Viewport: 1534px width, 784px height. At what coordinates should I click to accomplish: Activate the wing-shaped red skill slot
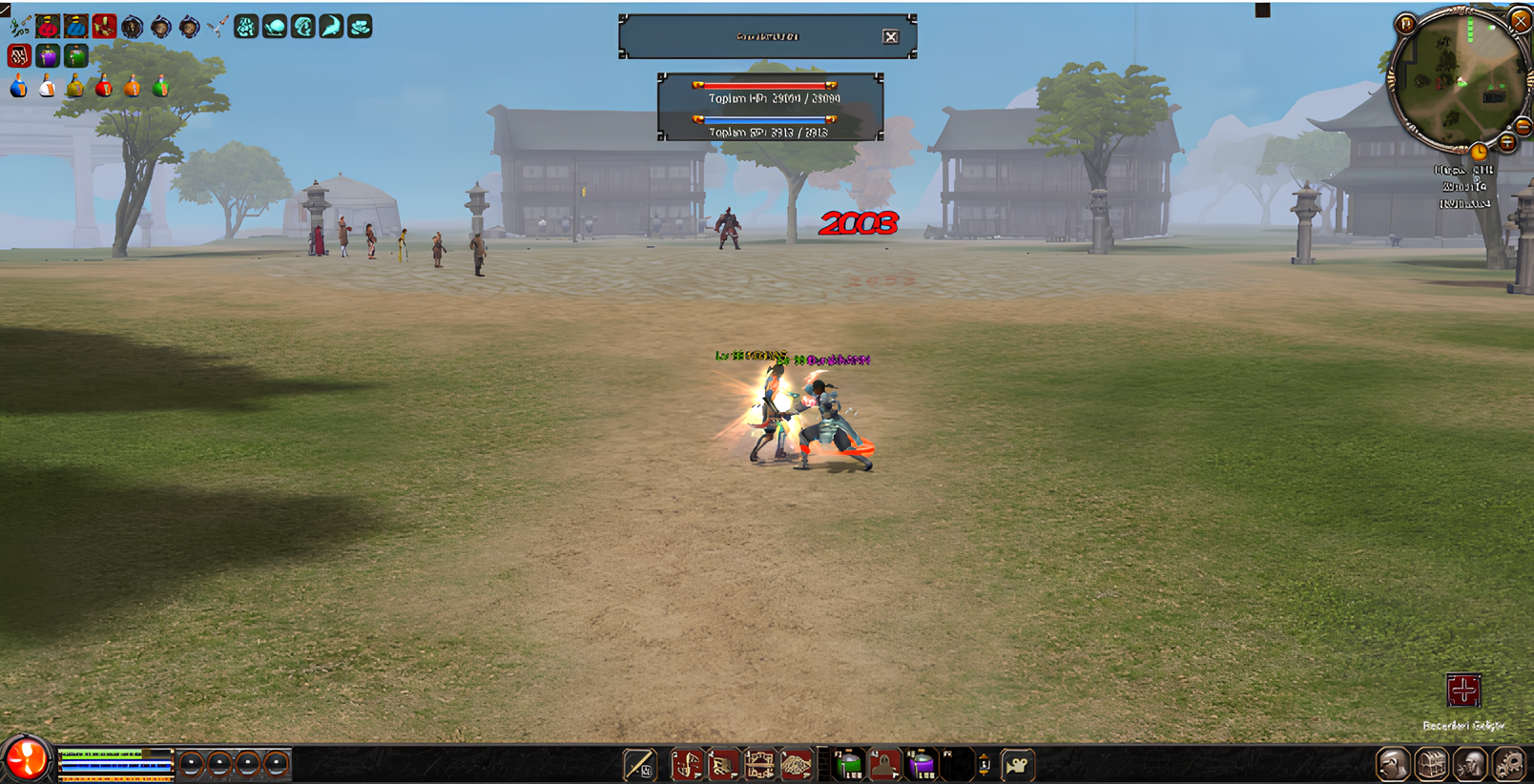tap(795, 765)
